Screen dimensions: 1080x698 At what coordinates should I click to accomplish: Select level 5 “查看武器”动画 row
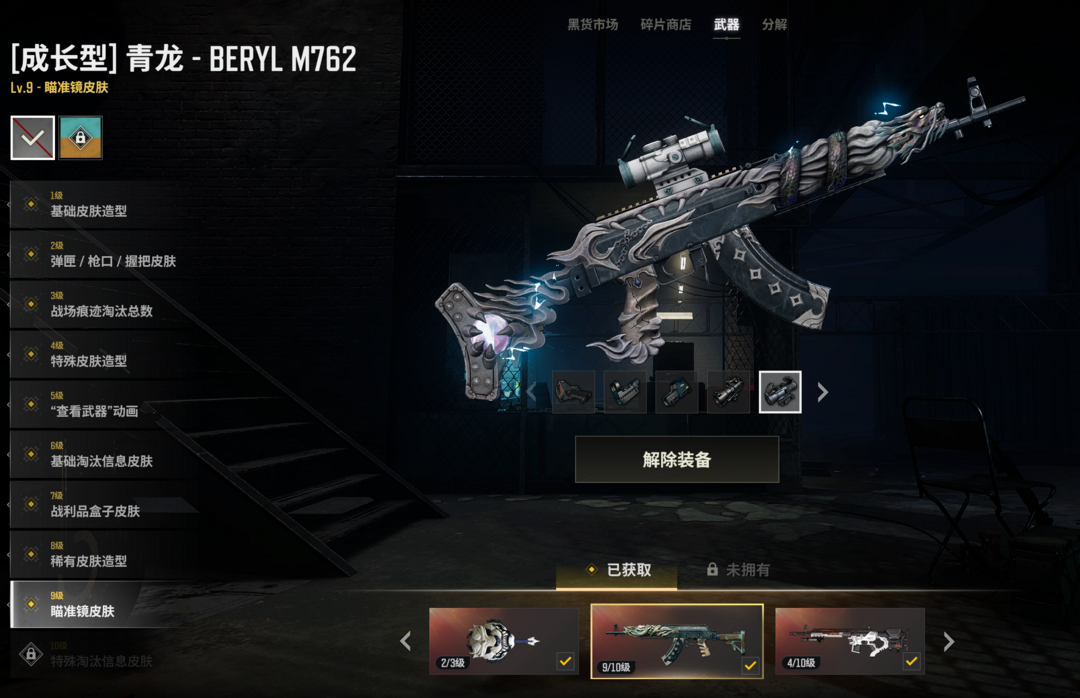[95, 405]
